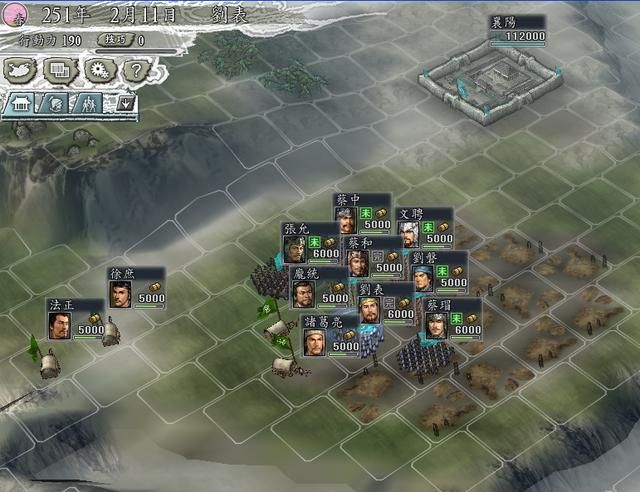Switch to the helmeted officer tab
The width and height of the screenshot is (640, 492).
coord(54,102)
